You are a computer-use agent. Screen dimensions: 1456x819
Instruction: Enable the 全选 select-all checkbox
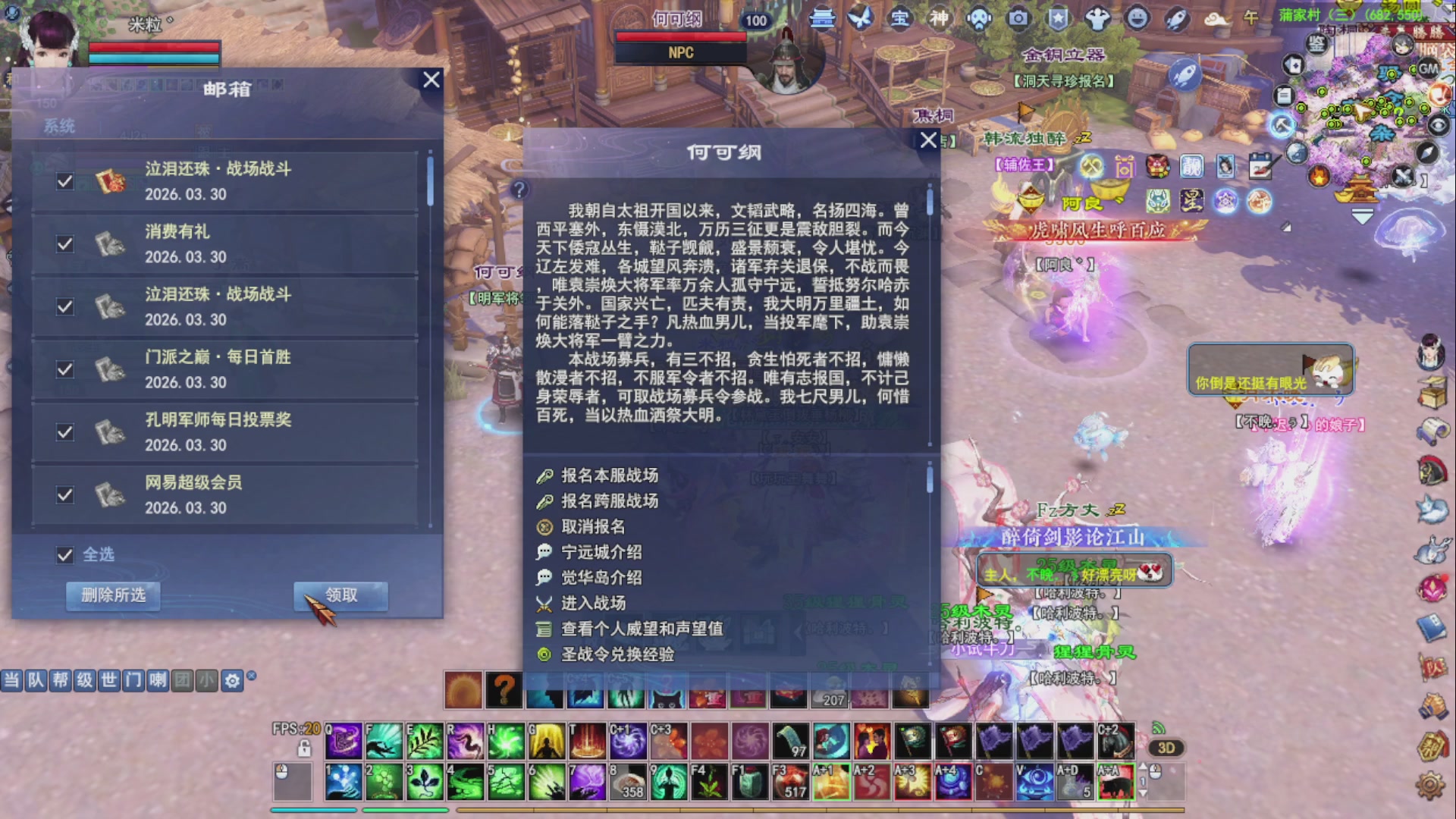click(65, 555)
